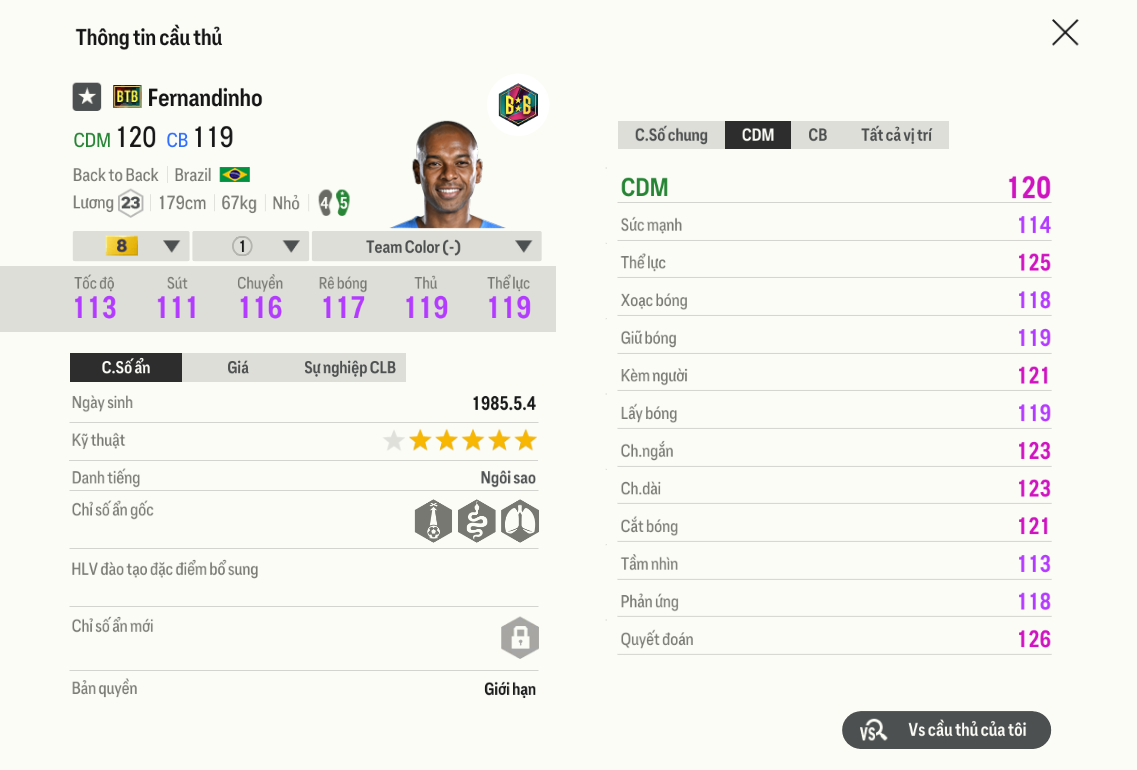Open the level 1 training dropdown
This screenshot has height=770, width=1137.
[251, 246]
